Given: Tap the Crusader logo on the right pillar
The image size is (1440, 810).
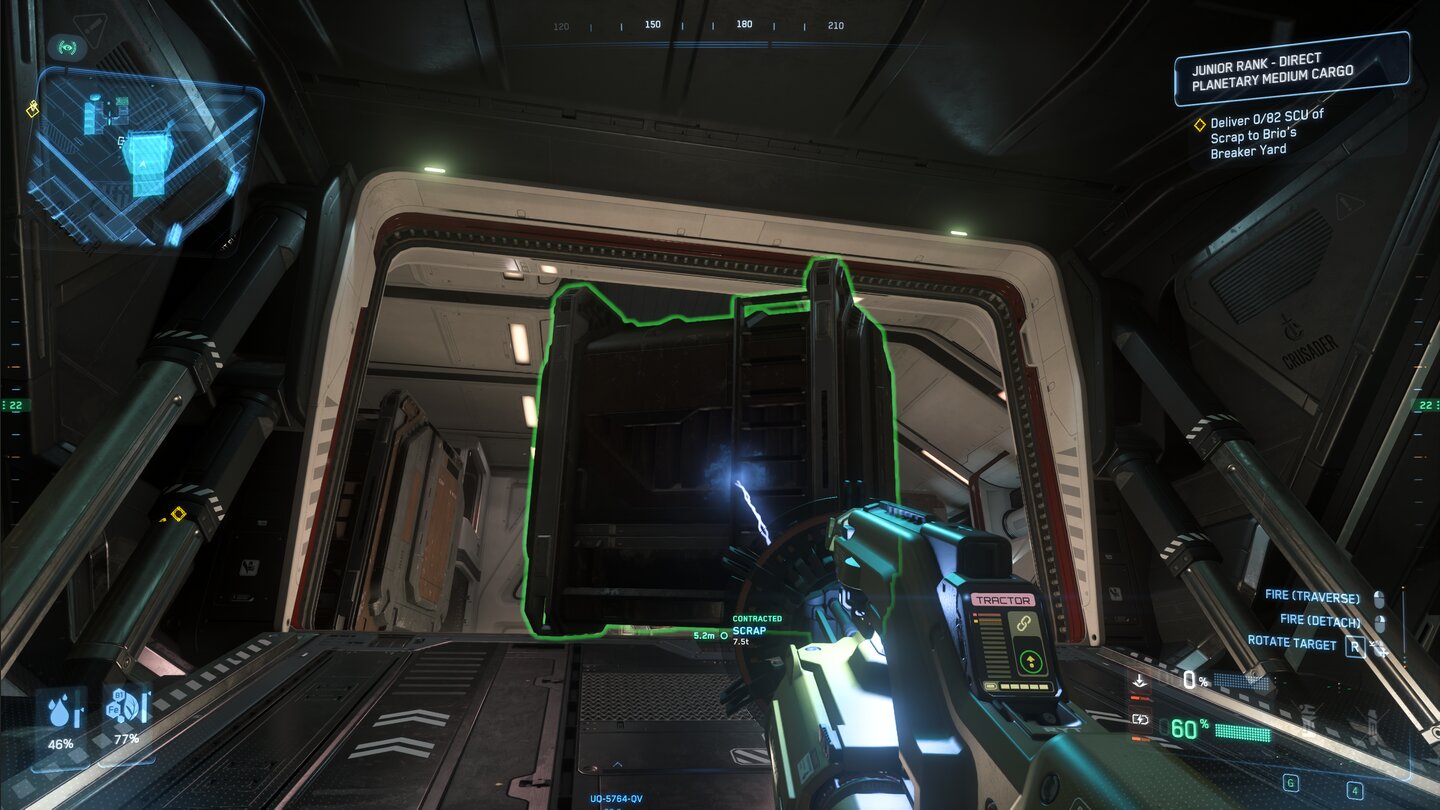Looking at the screenshot, I should point(1289,326).
